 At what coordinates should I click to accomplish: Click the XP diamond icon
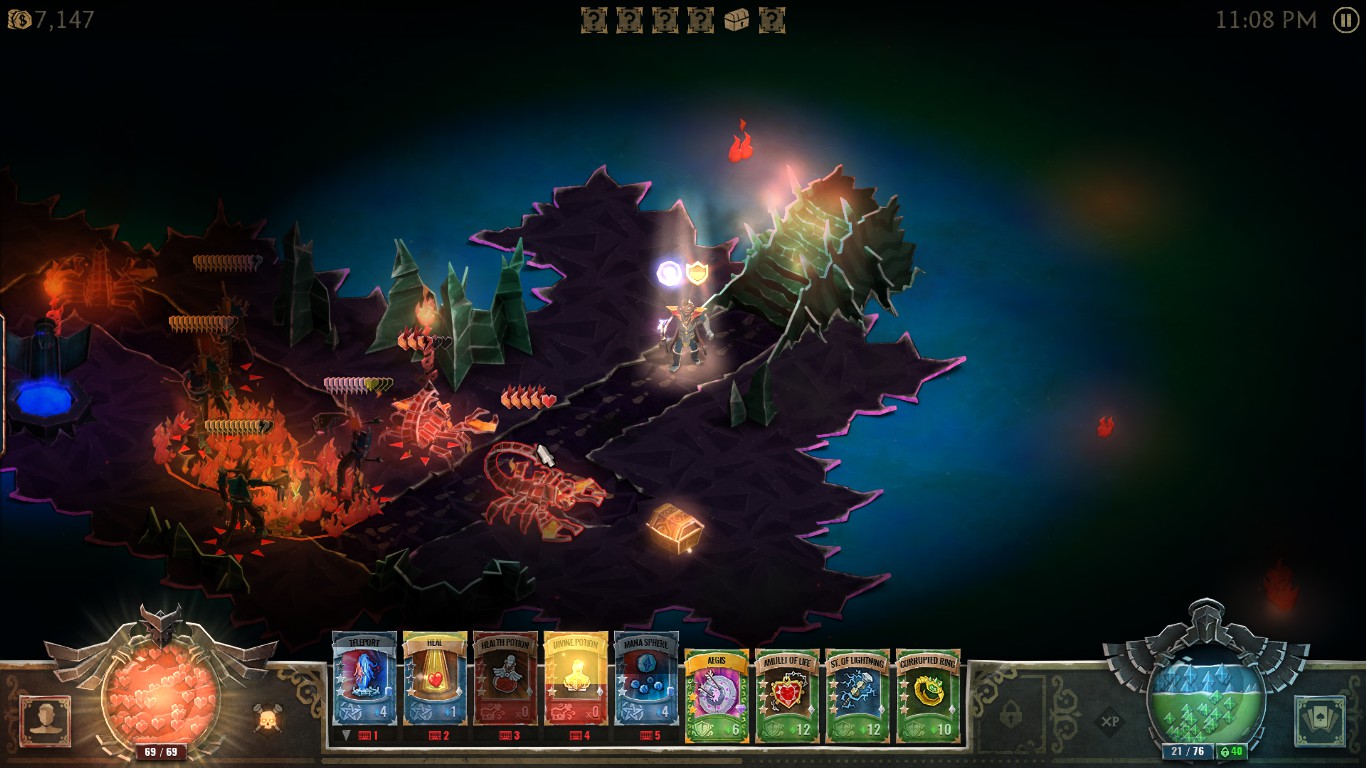pos(1110,720)
